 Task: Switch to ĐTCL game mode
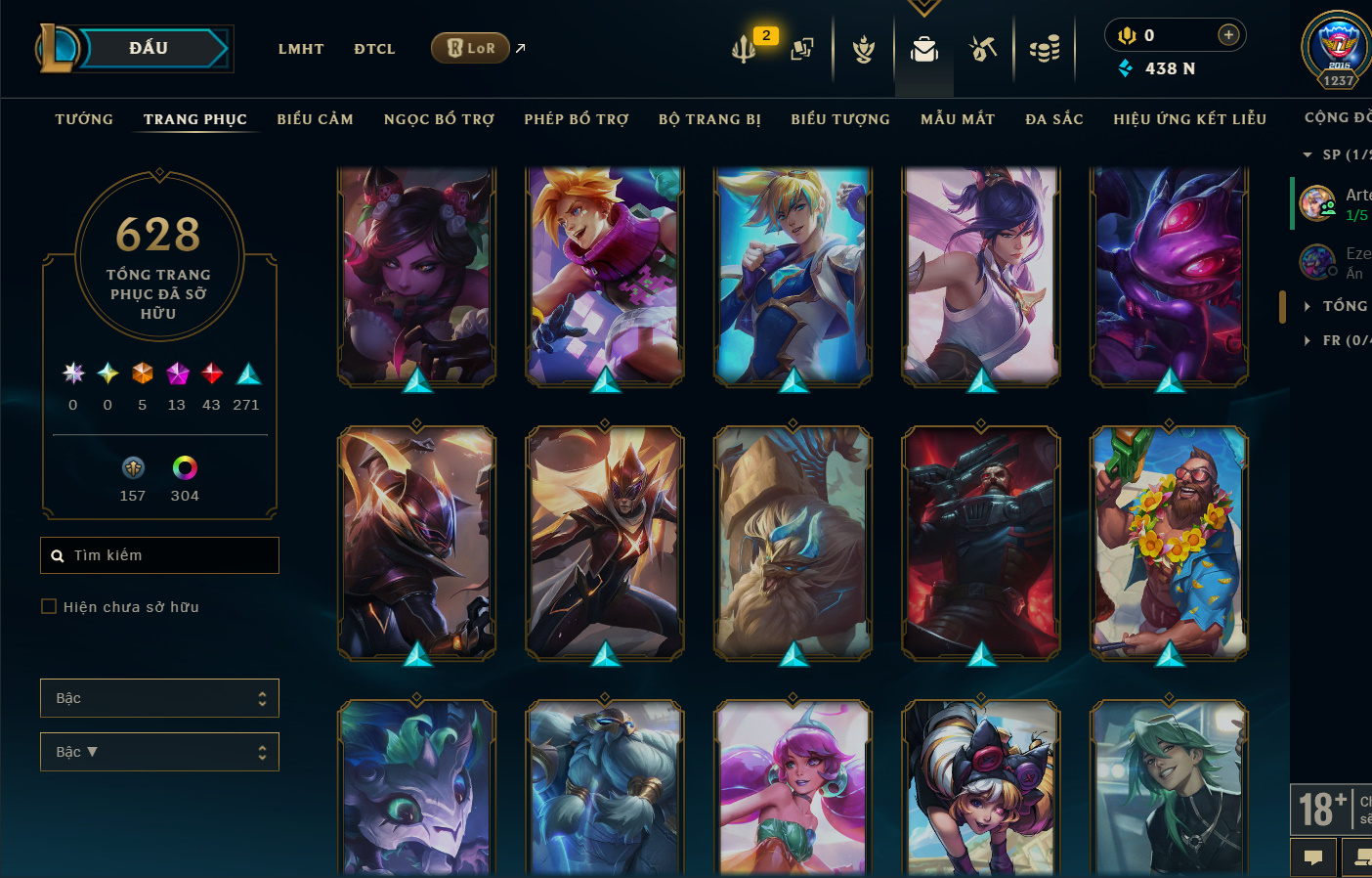374,49
